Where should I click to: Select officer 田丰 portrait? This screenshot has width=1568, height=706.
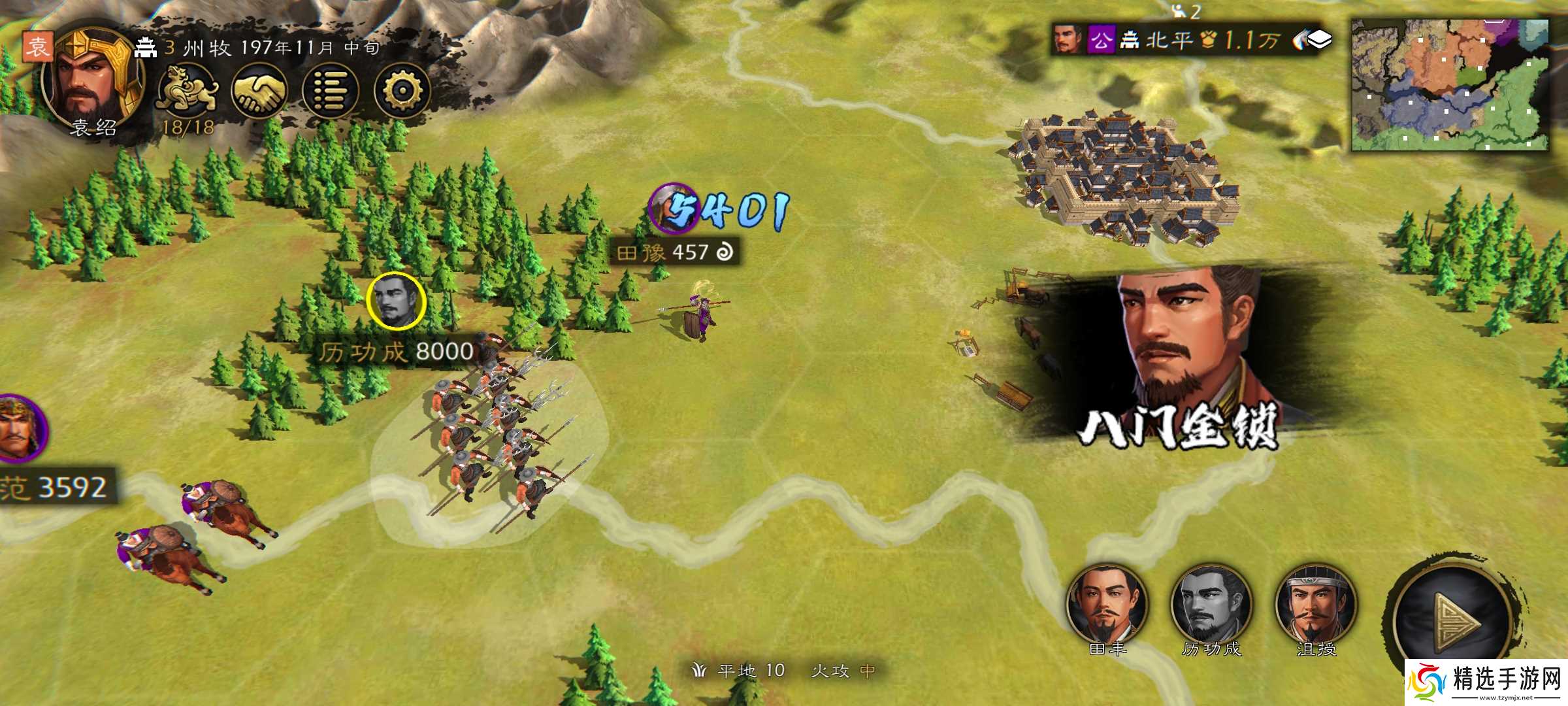coord(1107,605)
